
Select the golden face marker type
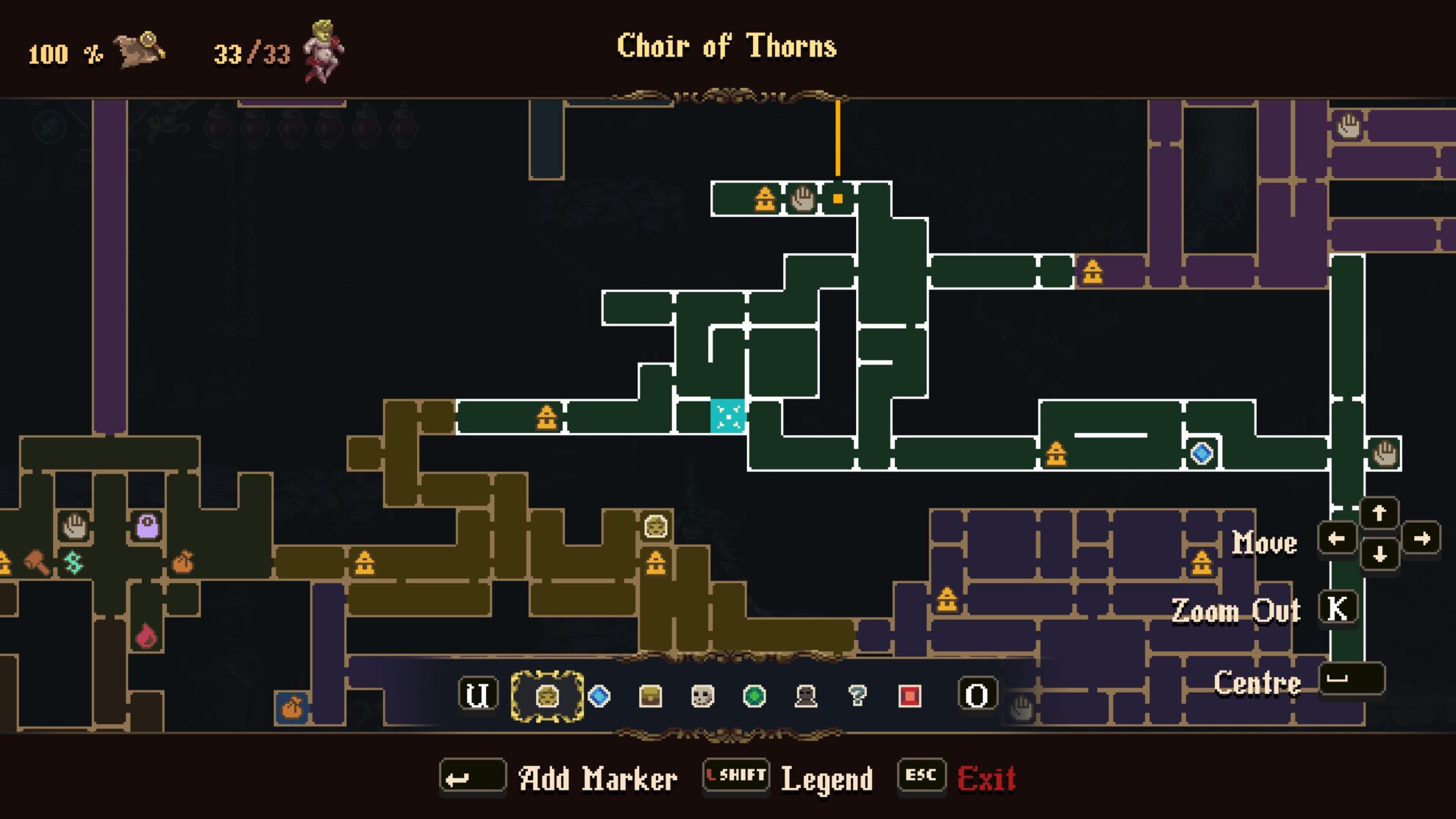[547, 695]
